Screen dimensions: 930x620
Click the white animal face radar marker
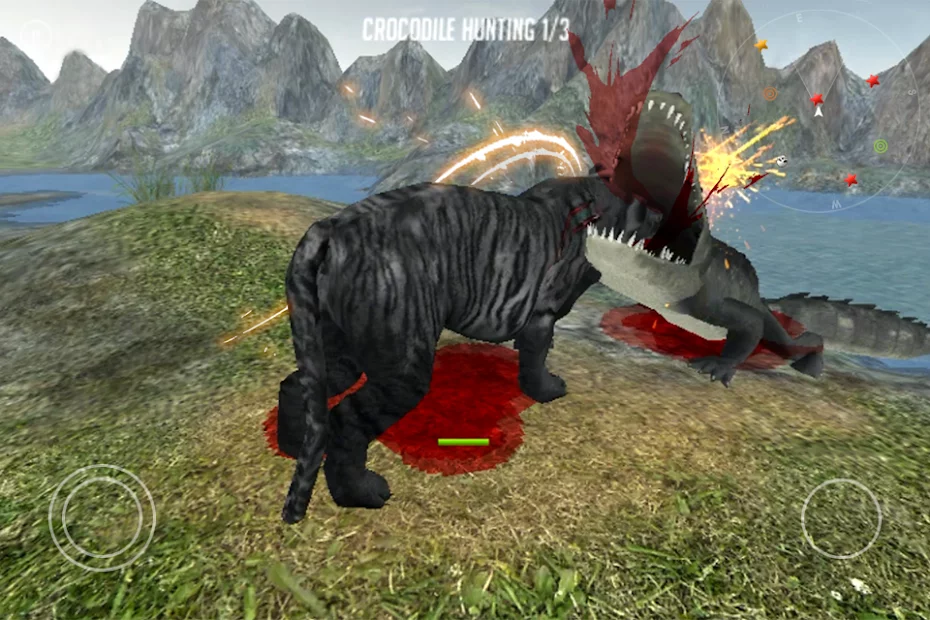click(x=782, y=160)
